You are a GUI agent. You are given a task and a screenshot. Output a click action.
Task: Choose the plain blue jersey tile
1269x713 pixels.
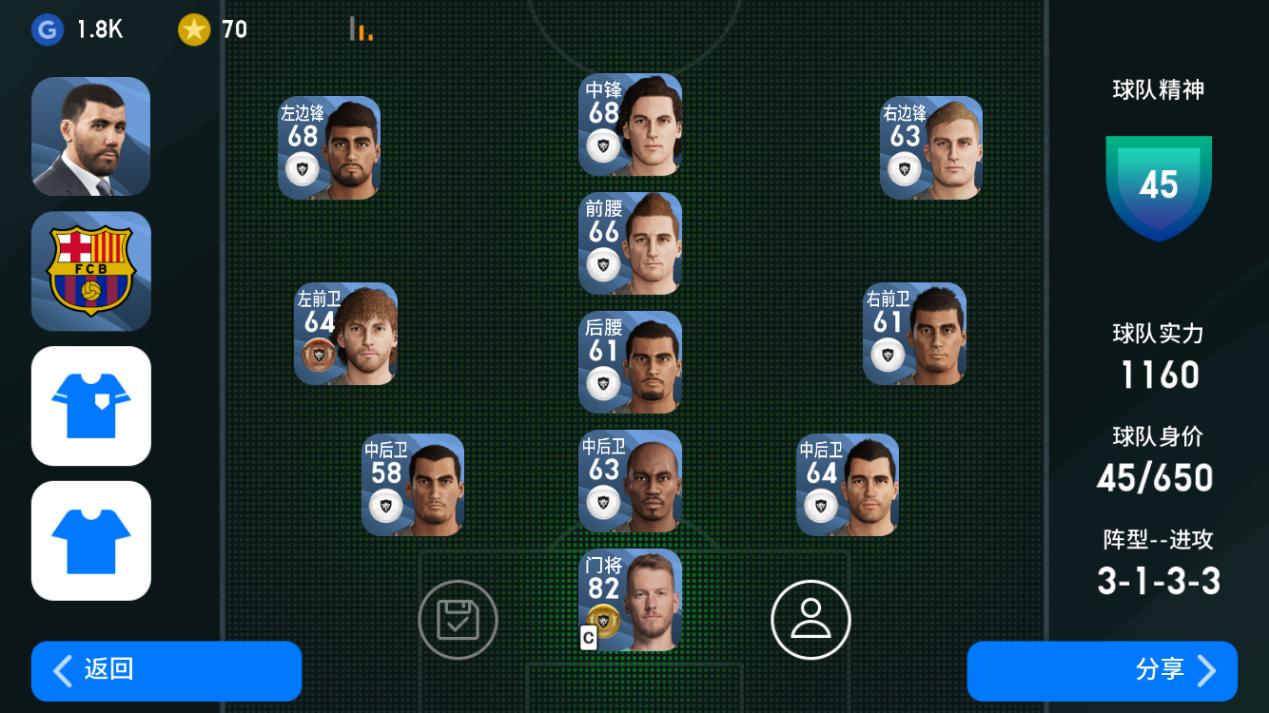click(x=91, y=540)
